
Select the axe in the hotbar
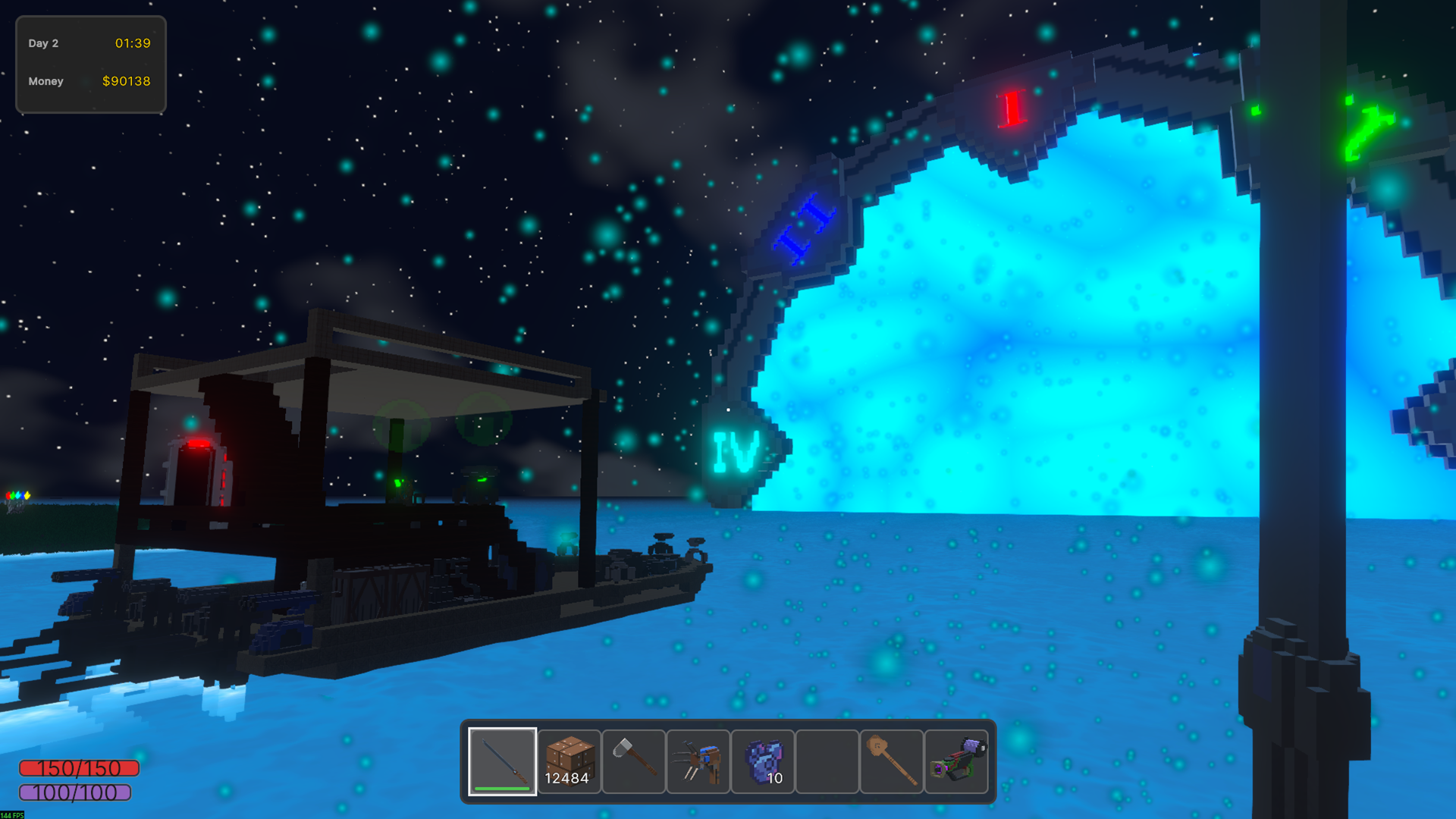pos(633,761)
